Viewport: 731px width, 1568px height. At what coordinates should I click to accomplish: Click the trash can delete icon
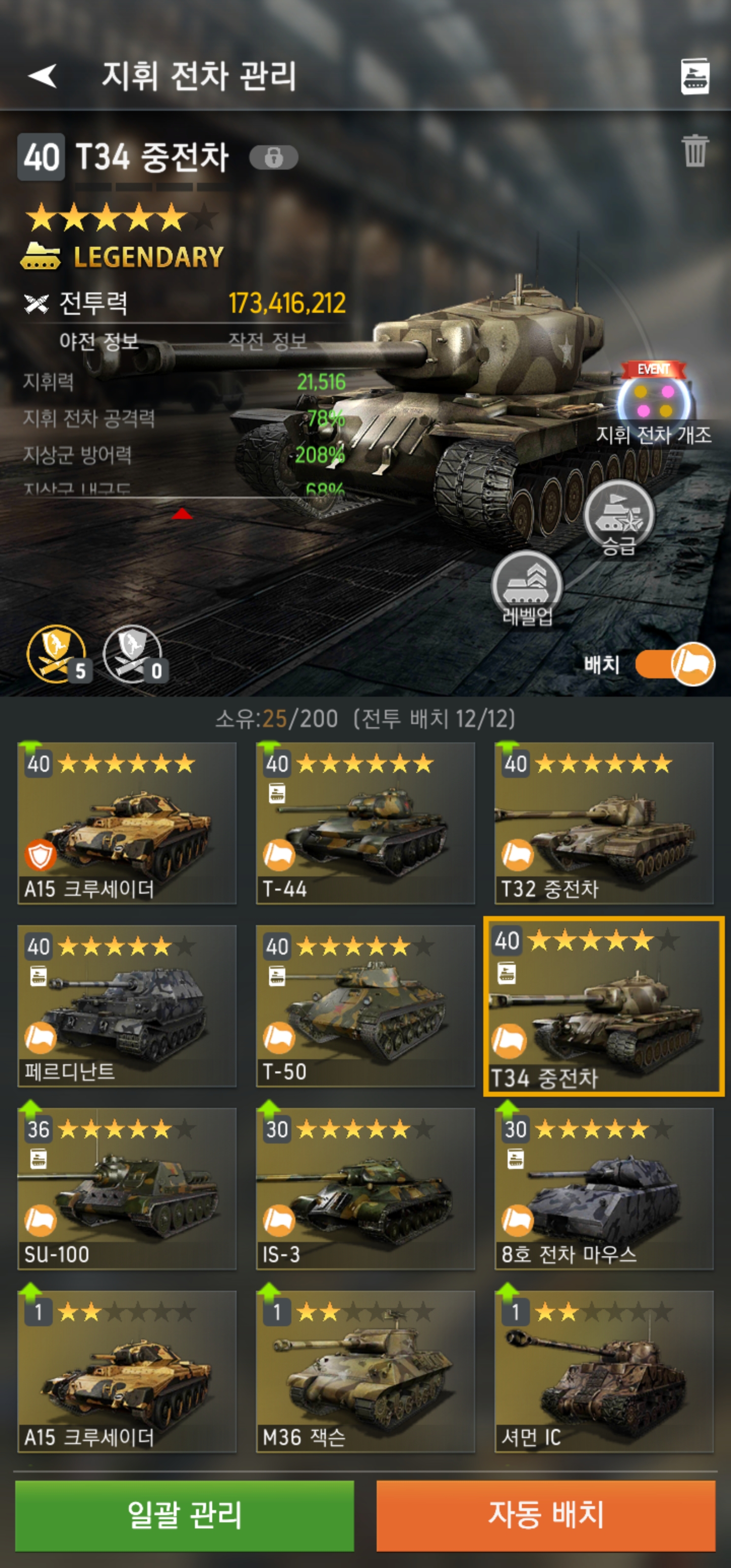coord(694,151)
